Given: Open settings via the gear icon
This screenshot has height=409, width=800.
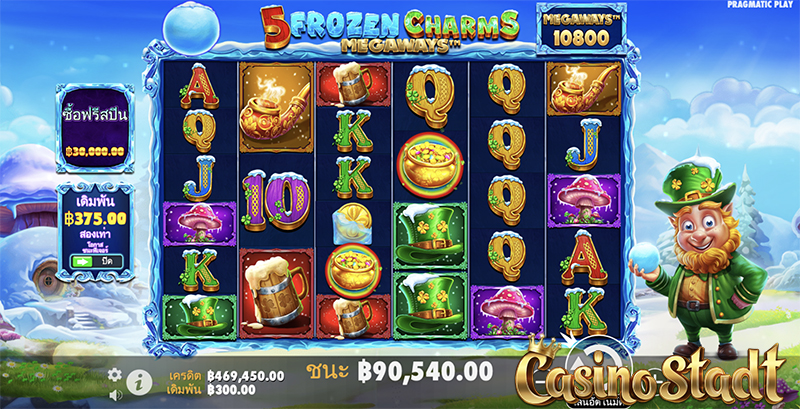Looking at the screenshot, I should tap(115, 374).
